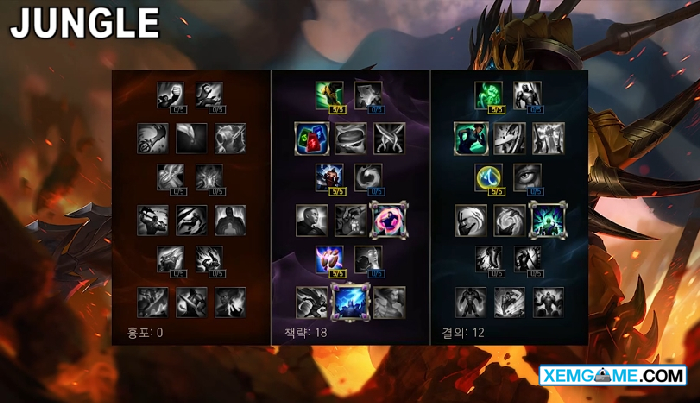This screenshot has width=700, height=403.
Task: Click the Precision mastery at 5/5
Action: pyautogui.click(x=330, y=260)
